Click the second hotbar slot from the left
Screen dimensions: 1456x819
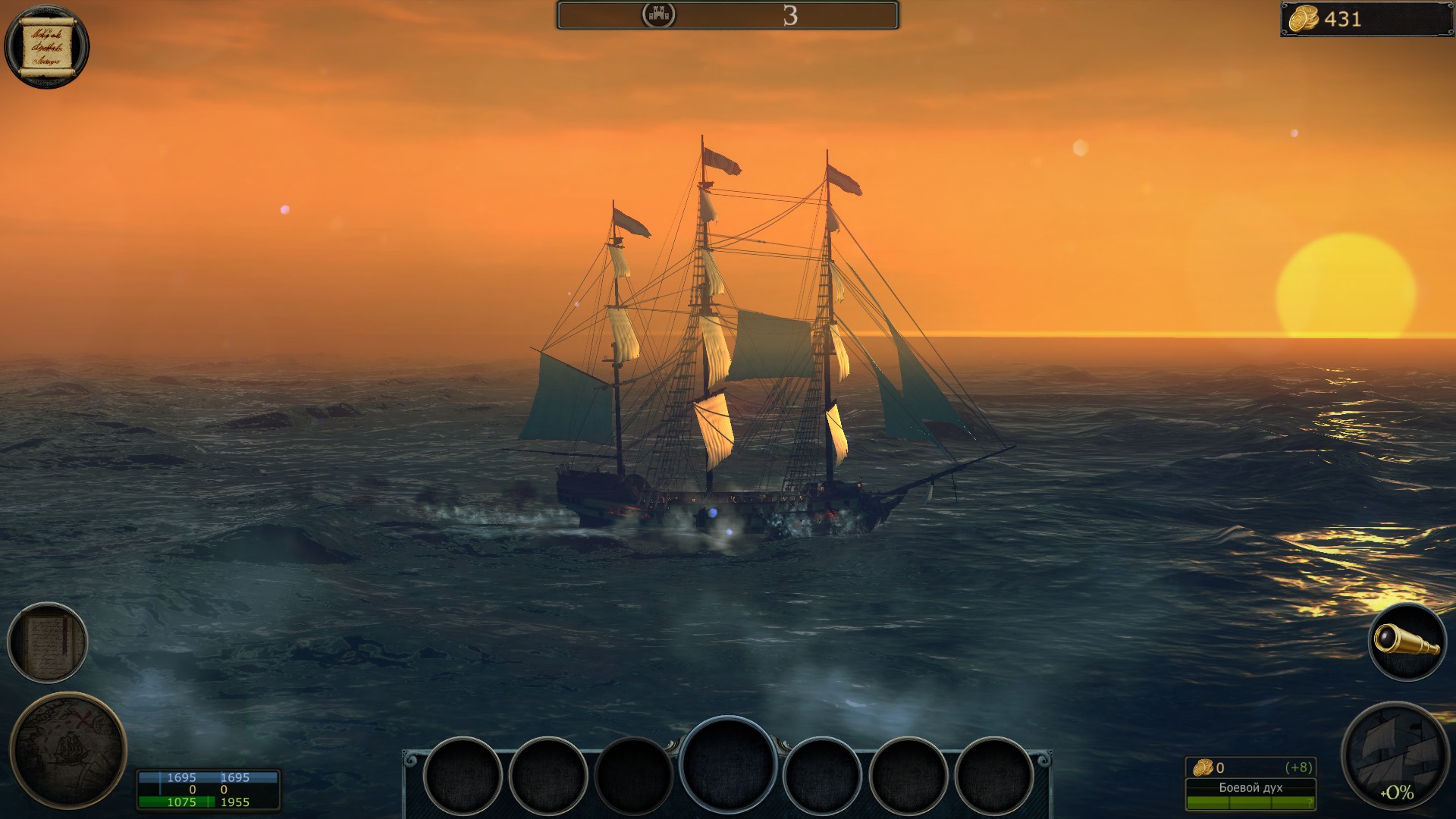pyautogui.click(x=550, y=777)
